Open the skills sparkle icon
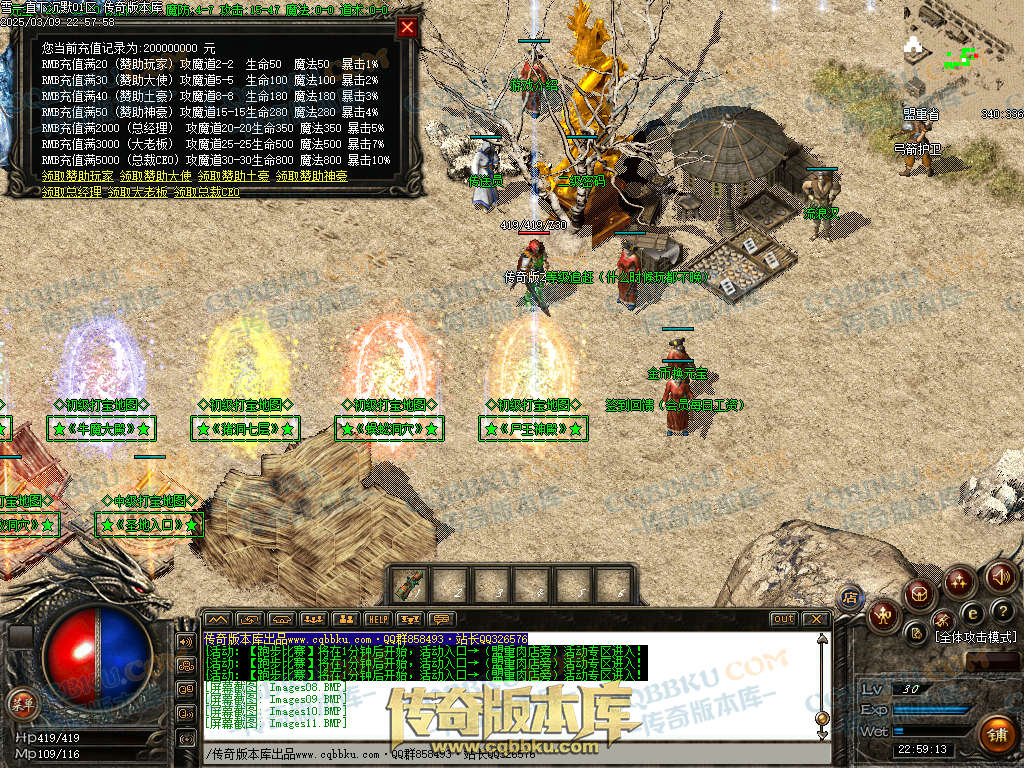This screenshot has height=768, width=1024. 960,580
